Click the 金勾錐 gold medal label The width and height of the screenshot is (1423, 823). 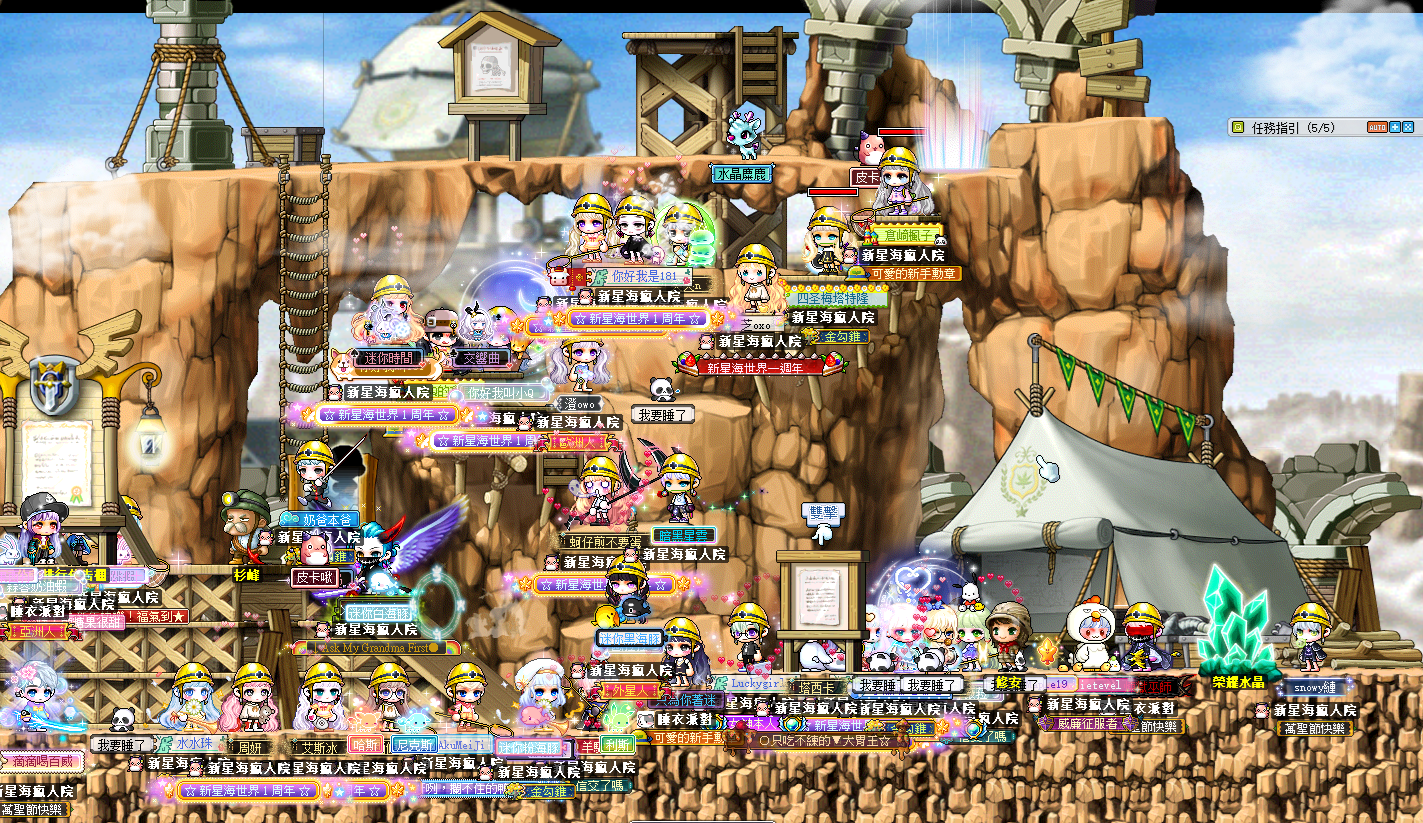pyautogui.click(x=842, y=337)
